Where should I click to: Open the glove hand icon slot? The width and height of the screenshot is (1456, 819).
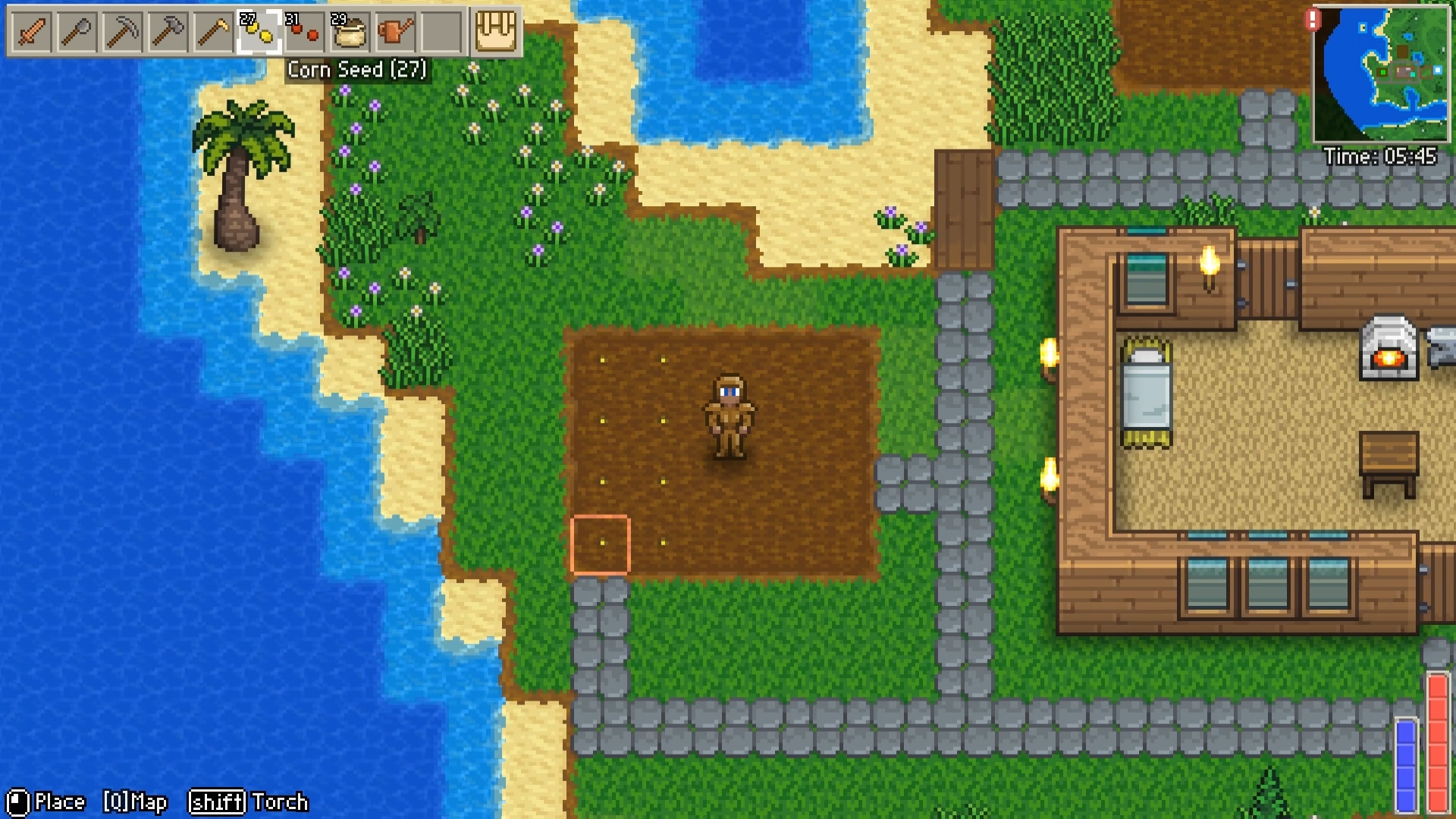[495, 32]
